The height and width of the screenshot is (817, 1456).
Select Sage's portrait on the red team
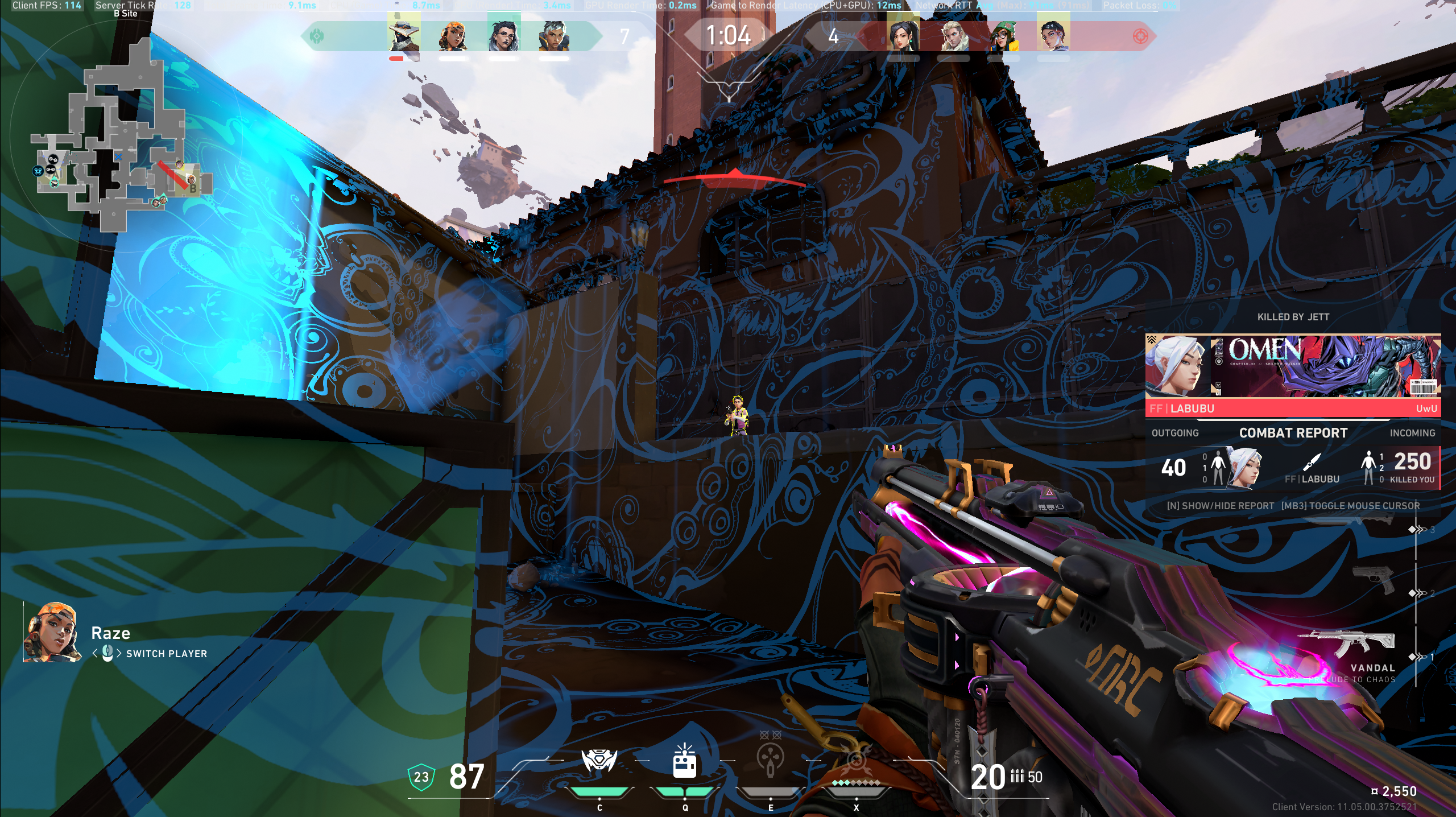click(x=903, y=35)
